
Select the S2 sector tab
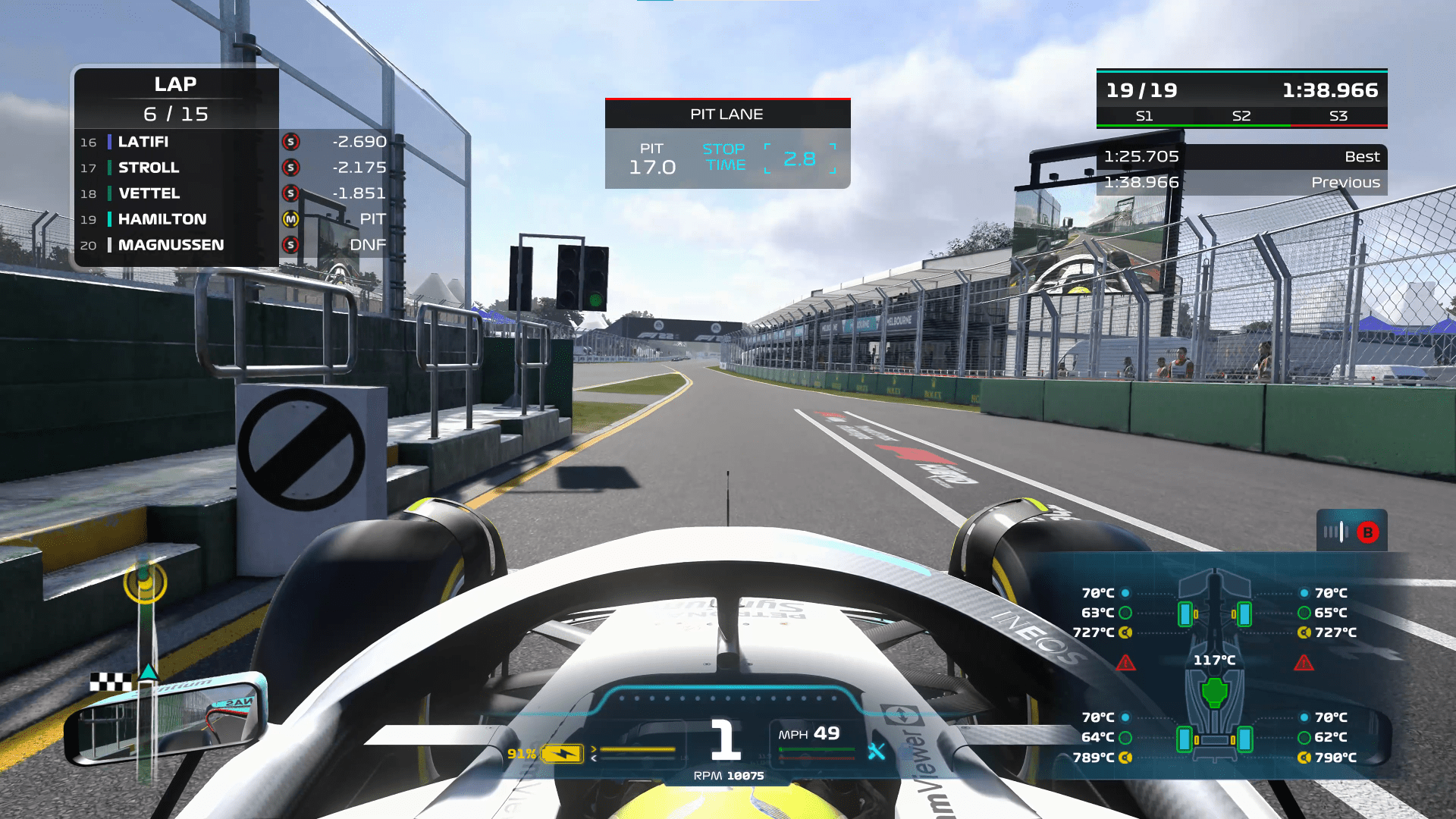pos(1242,116)
